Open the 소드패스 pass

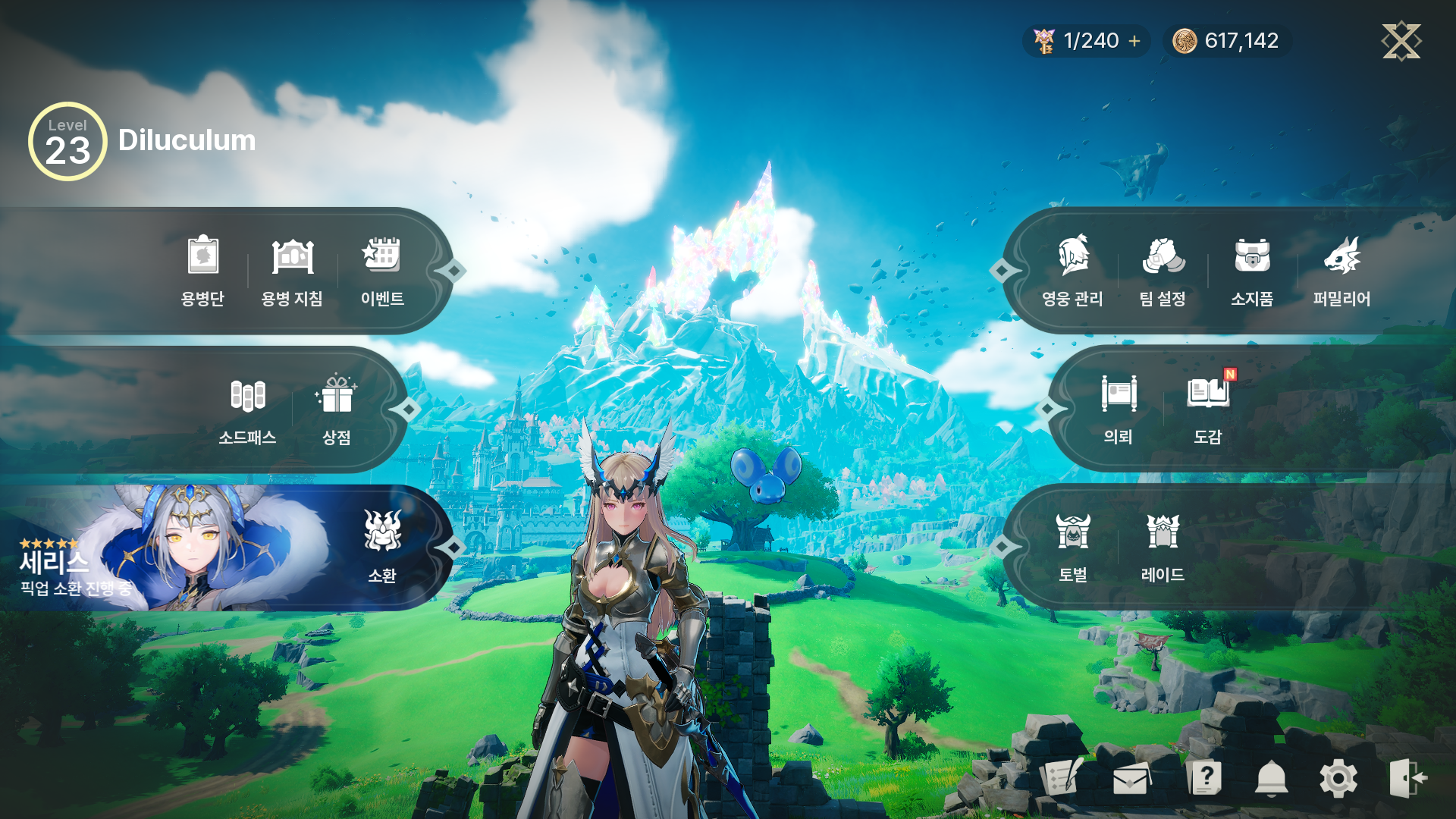point(247,409)
